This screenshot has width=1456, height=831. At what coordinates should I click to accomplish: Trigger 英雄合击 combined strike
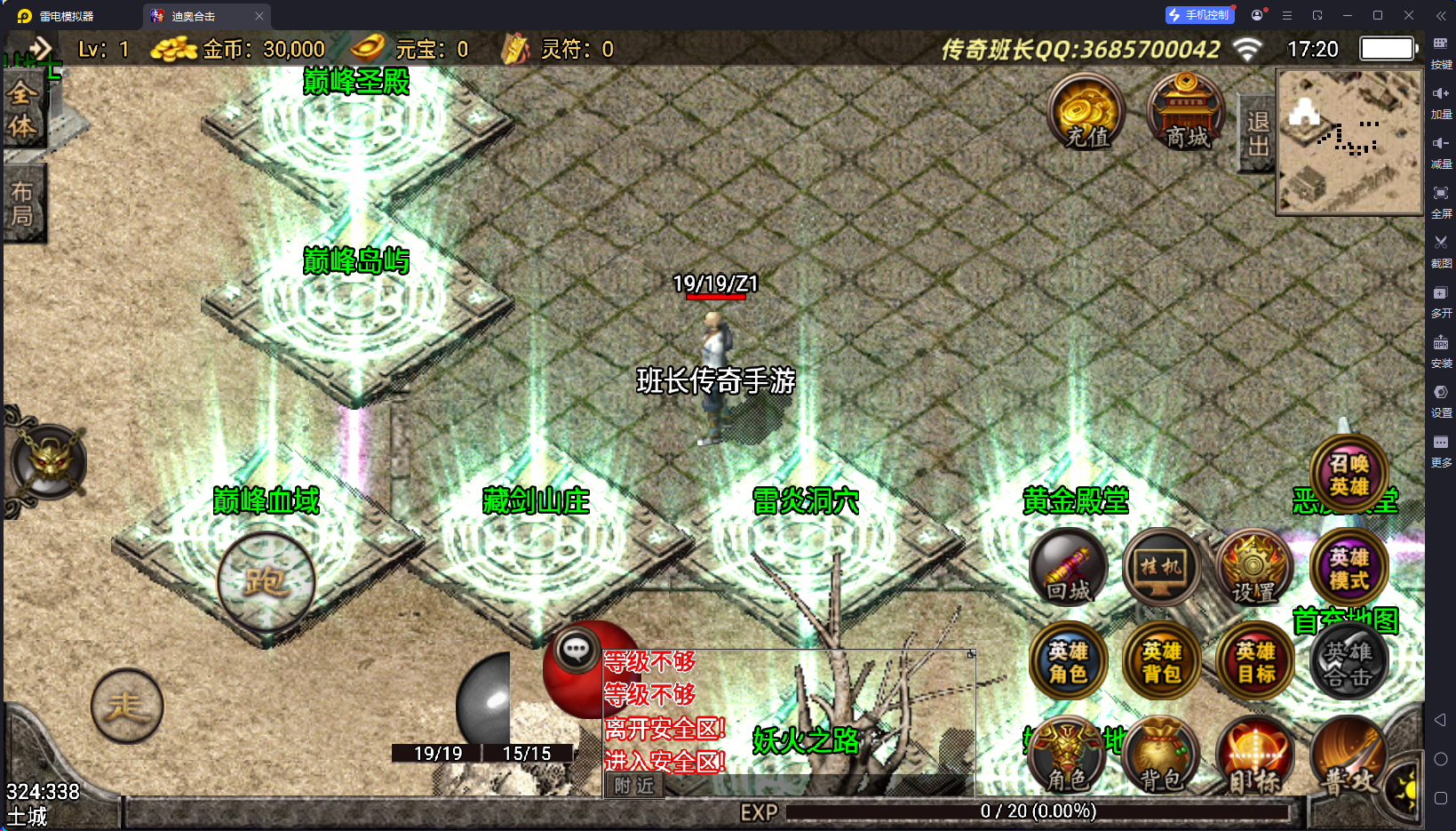coord(1349,662)
